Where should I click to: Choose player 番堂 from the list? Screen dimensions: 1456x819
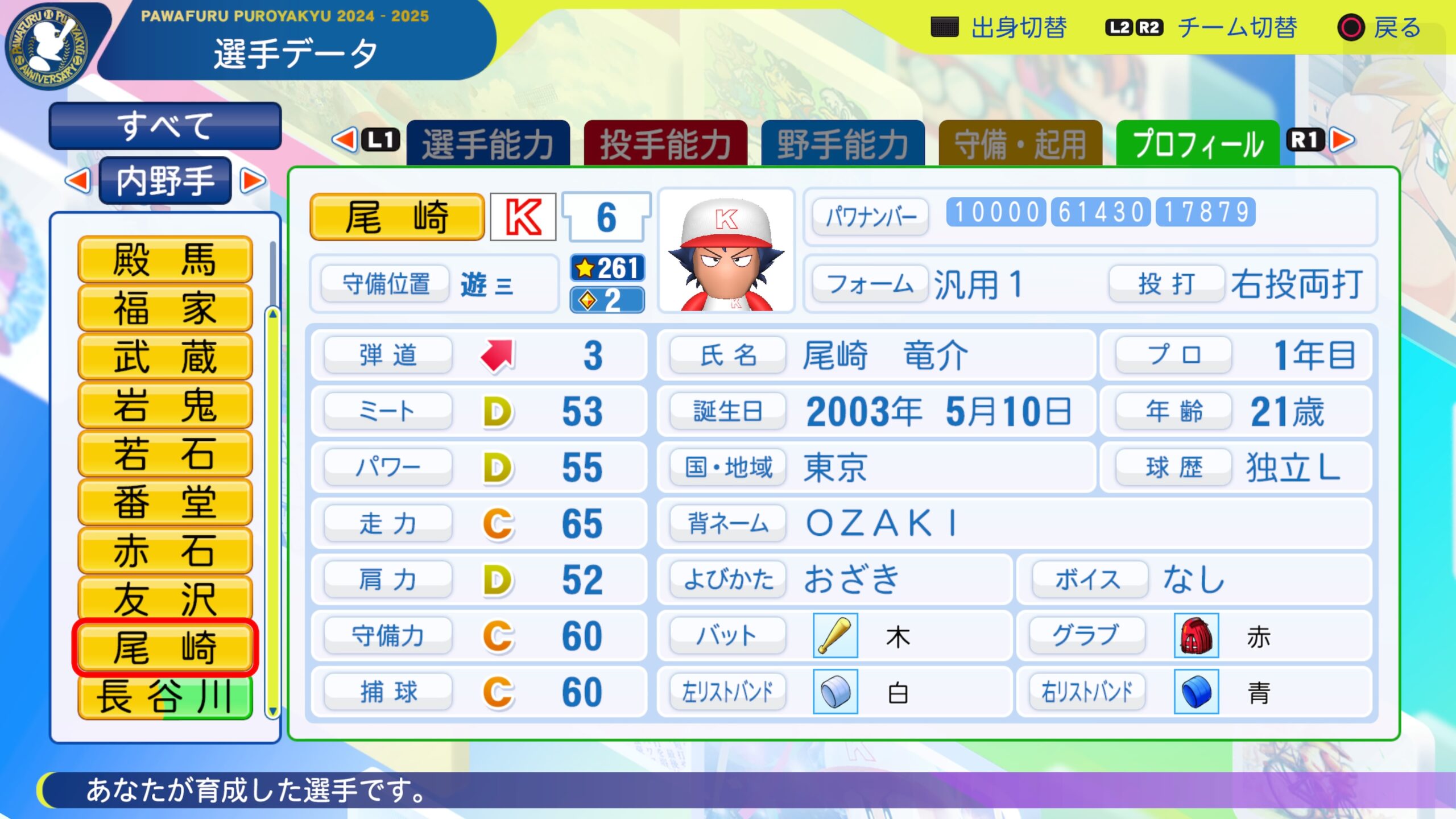(165, 502)
